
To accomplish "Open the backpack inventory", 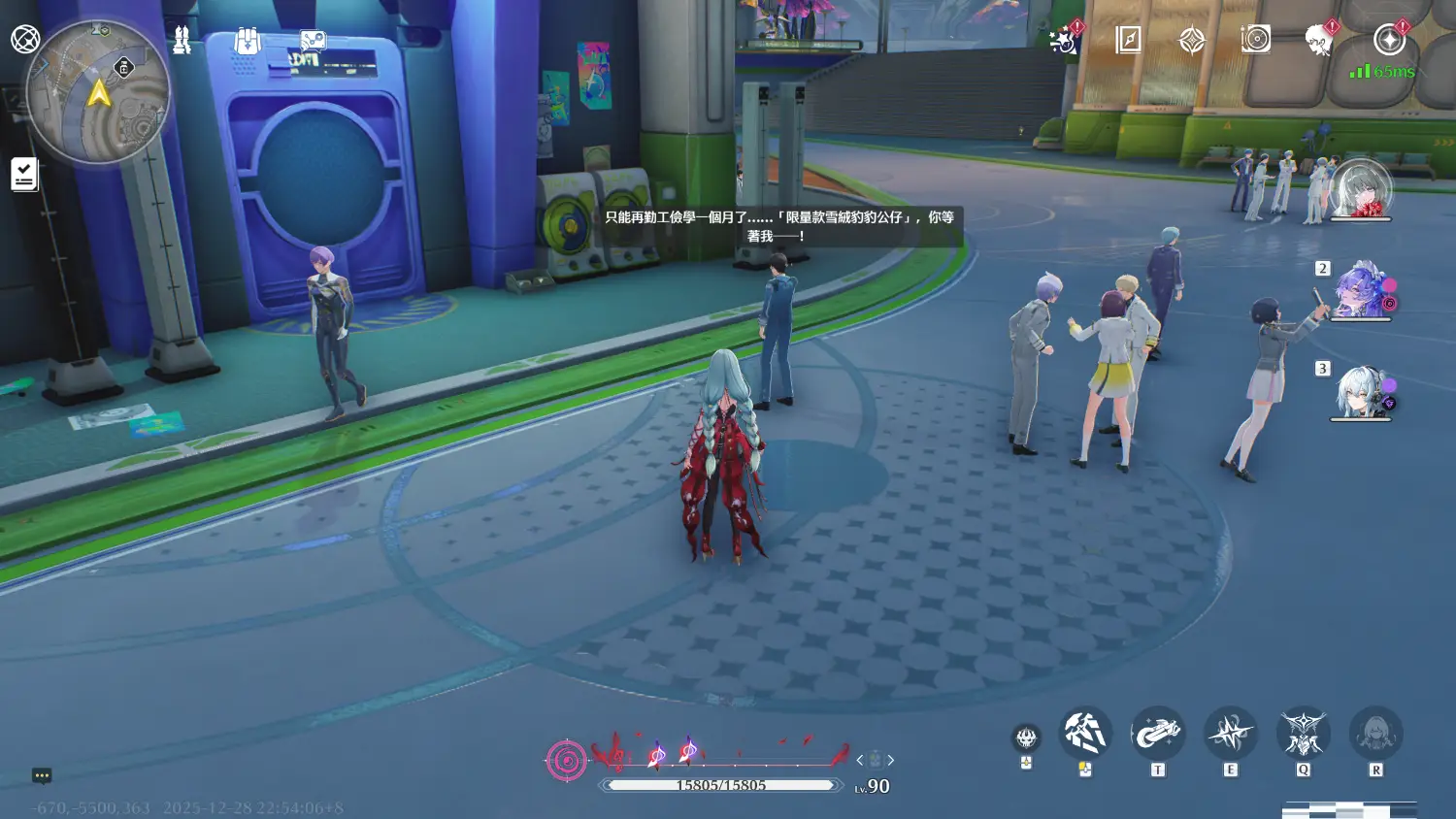I will (248, 42).
